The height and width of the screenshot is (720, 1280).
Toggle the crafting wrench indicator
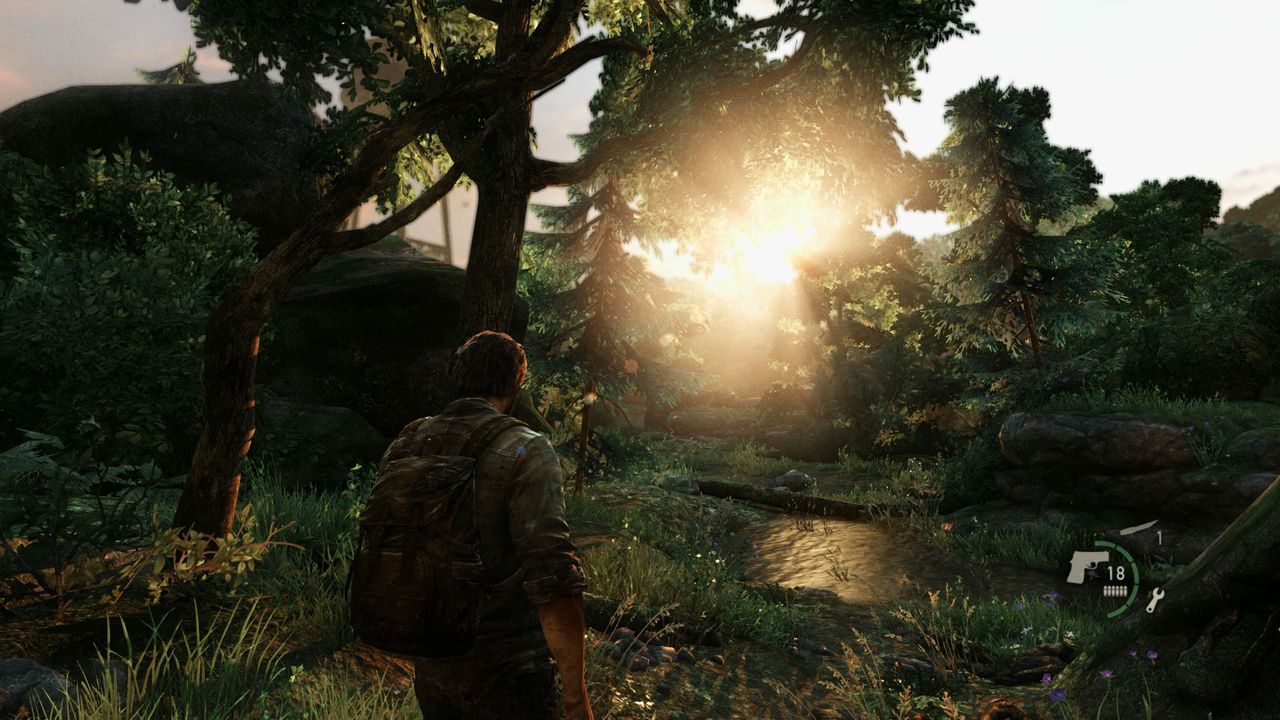1156,600
